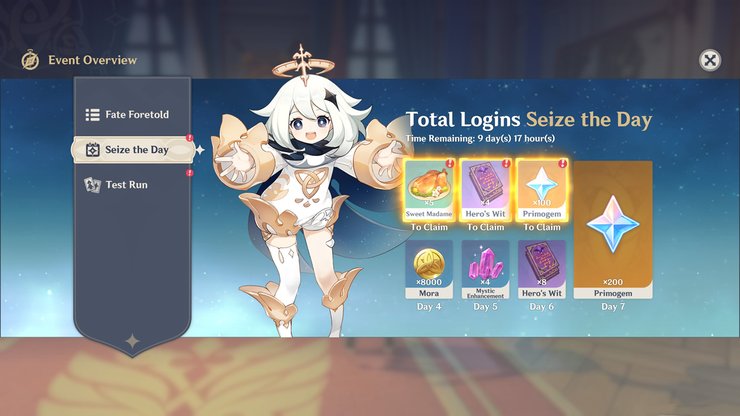Select the Day 7 Primogem x200 reward
The image size is (740, 416).
[611, 229]
